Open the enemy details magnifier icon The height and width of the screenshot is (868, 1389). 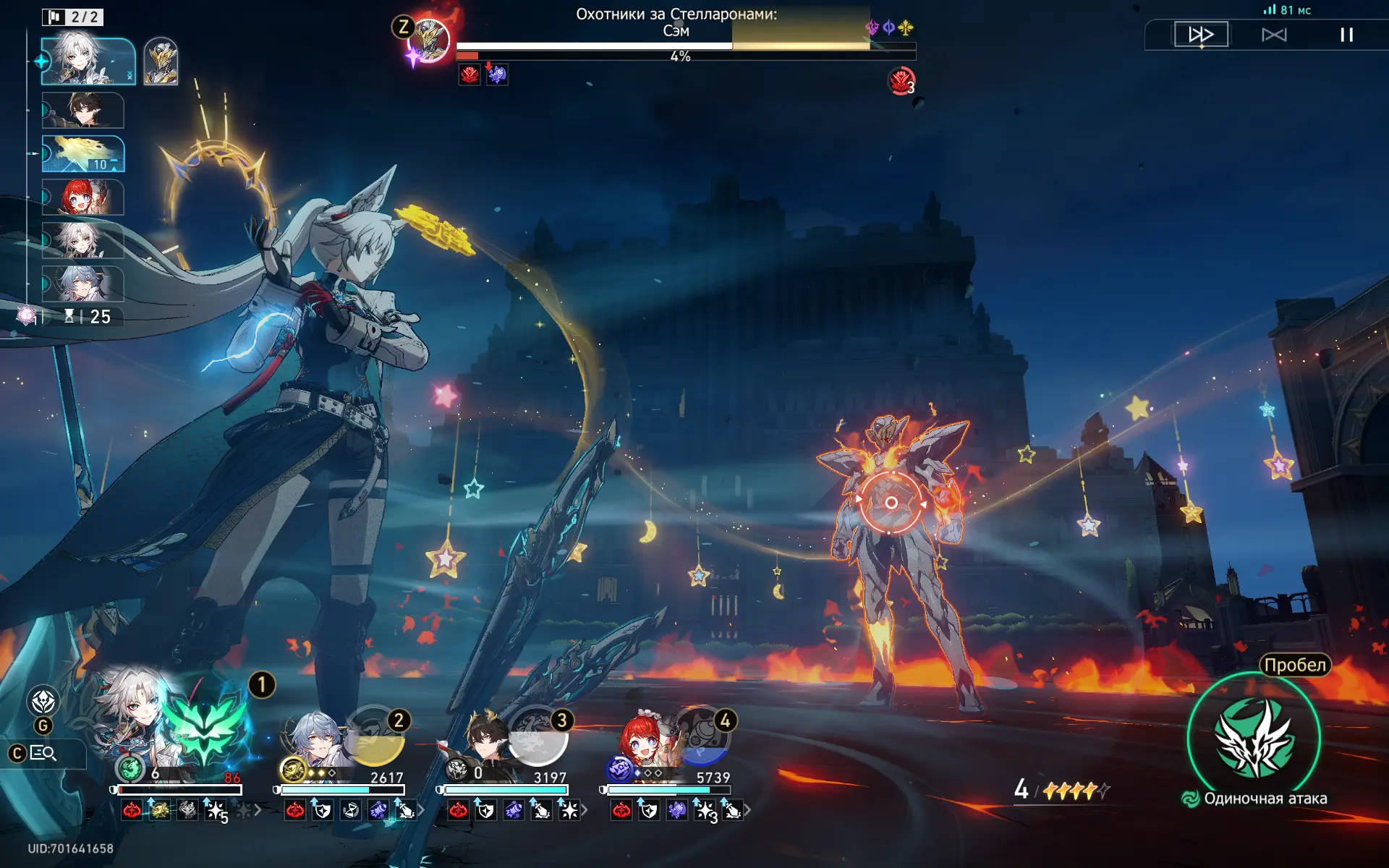[x=43, y=754]
